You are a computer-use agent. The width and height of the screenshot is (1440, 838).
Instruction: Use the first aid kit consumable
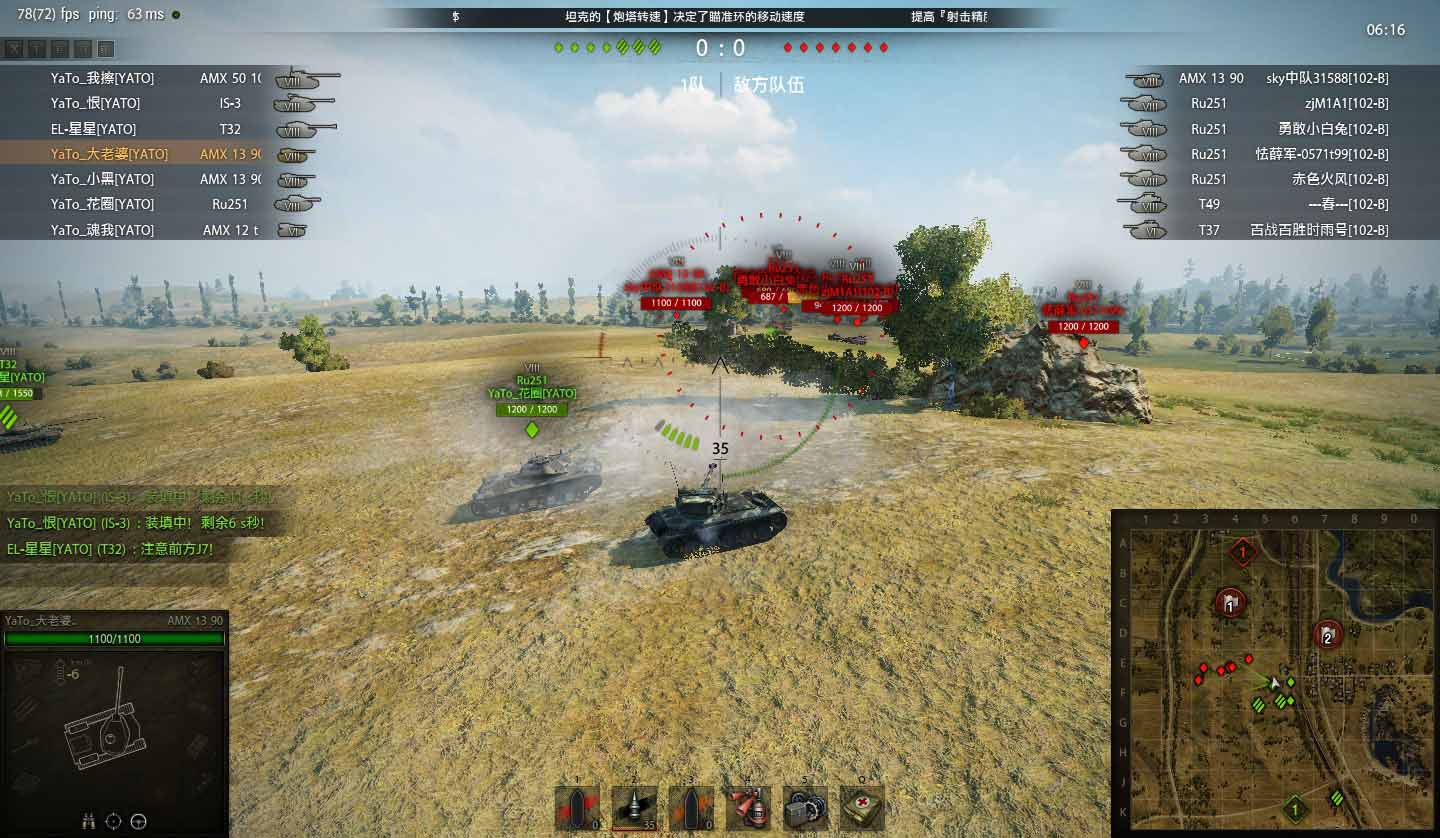[860, 808]
